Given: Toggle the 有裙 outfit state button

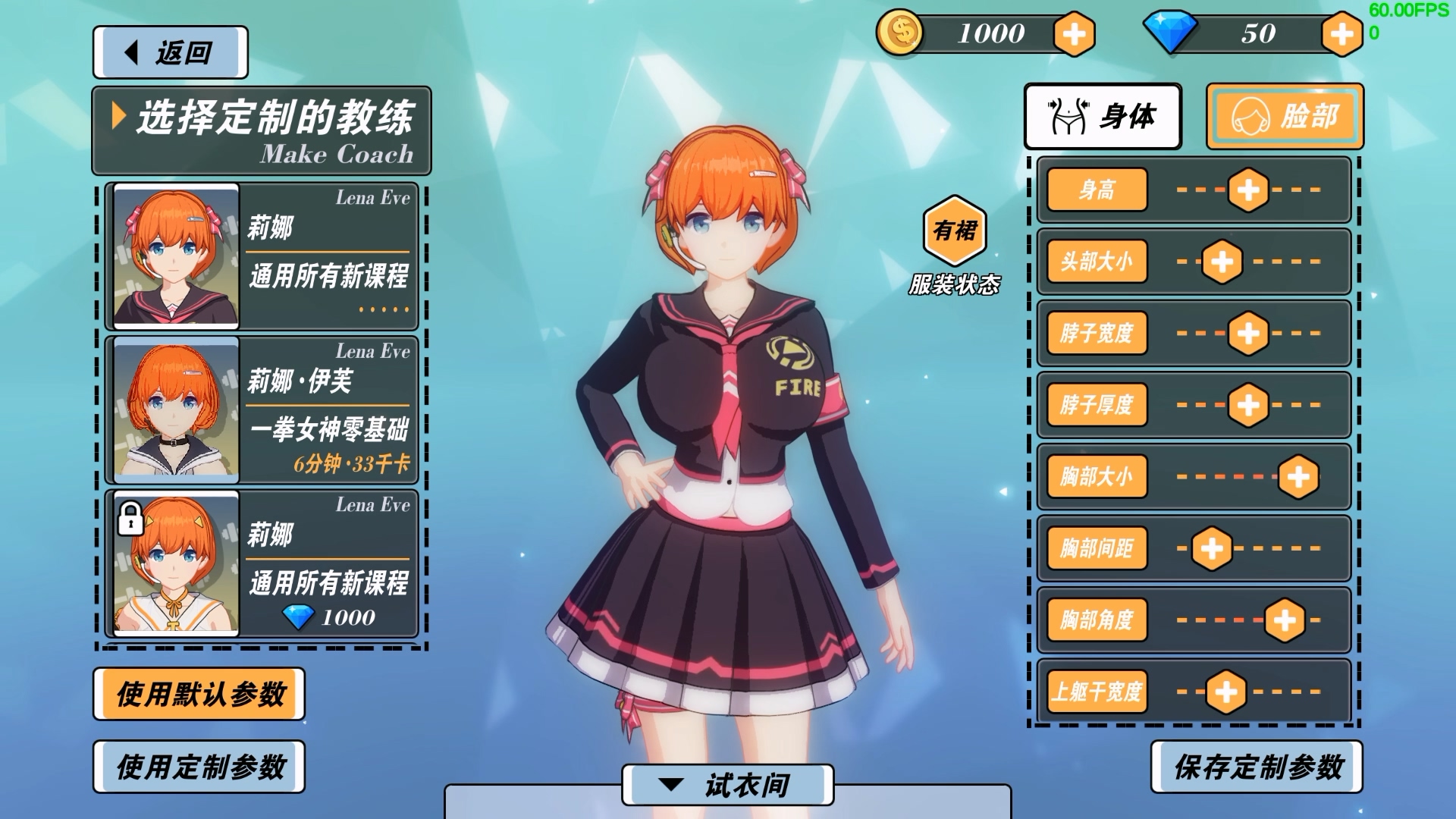Looking at the screenshot, I should (x=955, y=231).
